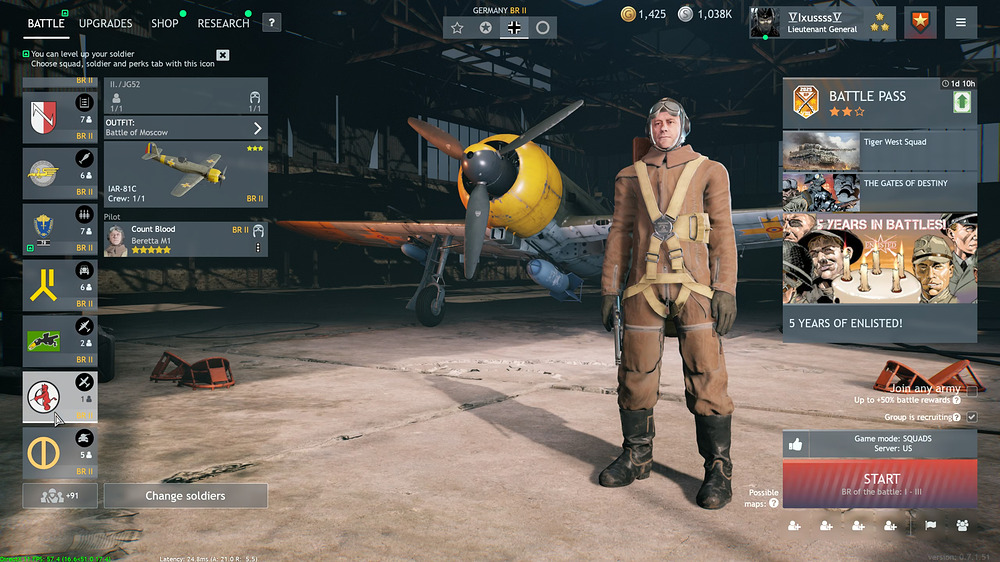Viewport: 1000px width, 562px height.
Task: Switch to the UPGRADES tab
Action: (x=105, y=23)
